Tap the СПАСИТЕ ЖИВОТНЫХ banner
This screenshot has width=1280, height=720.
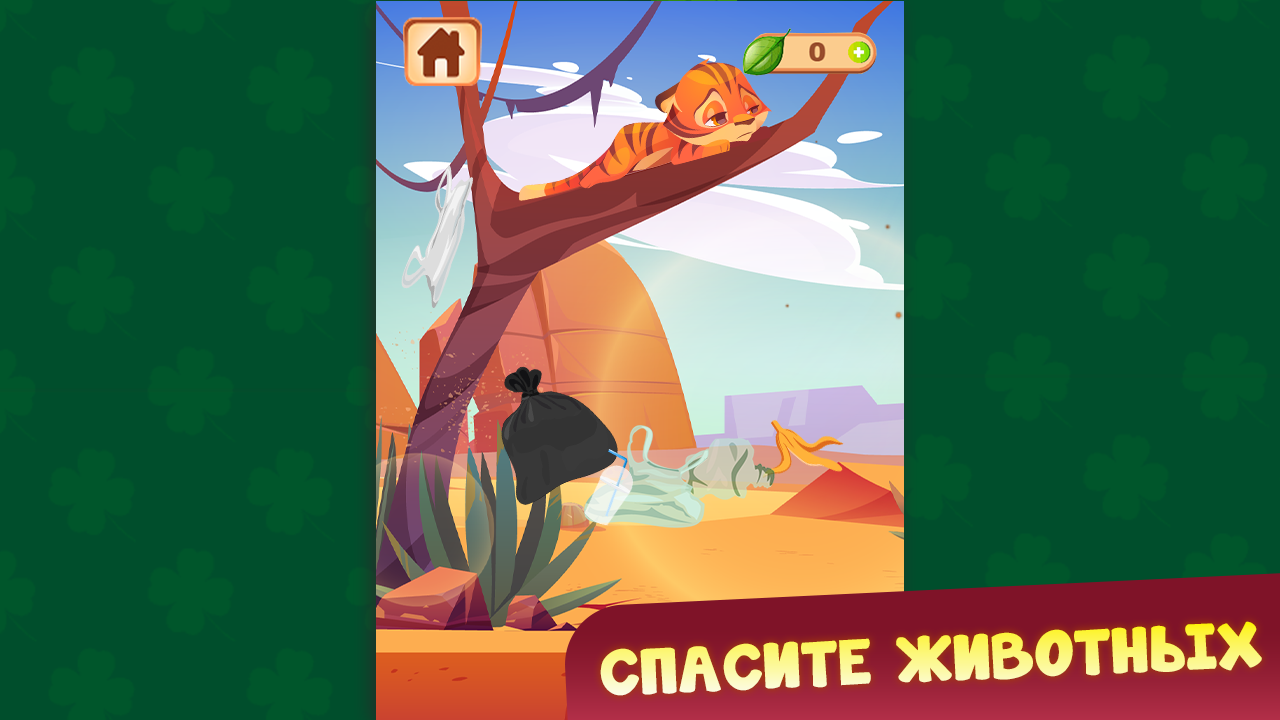click(930, 660)
